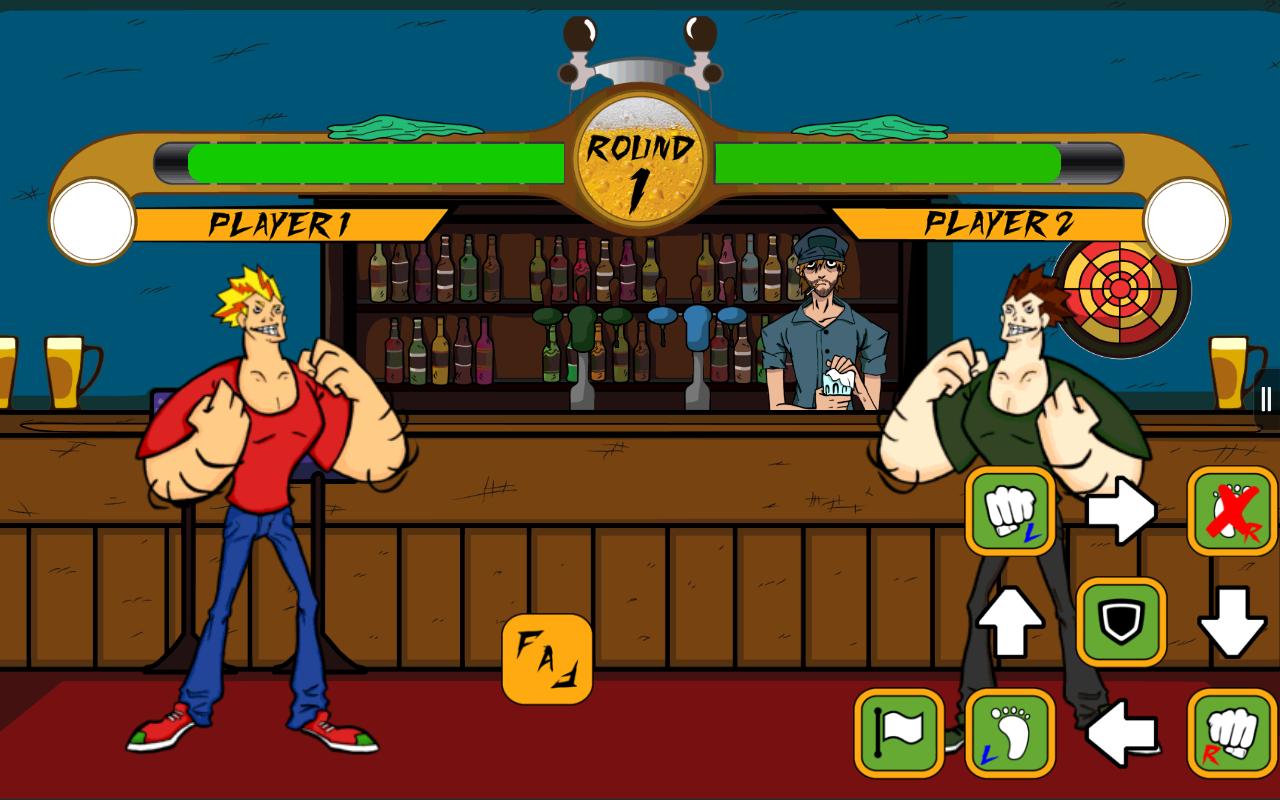This screenshot has width=1280, height=800.
Task: Tap the orange FAD button
Action: tap(547, 659)
